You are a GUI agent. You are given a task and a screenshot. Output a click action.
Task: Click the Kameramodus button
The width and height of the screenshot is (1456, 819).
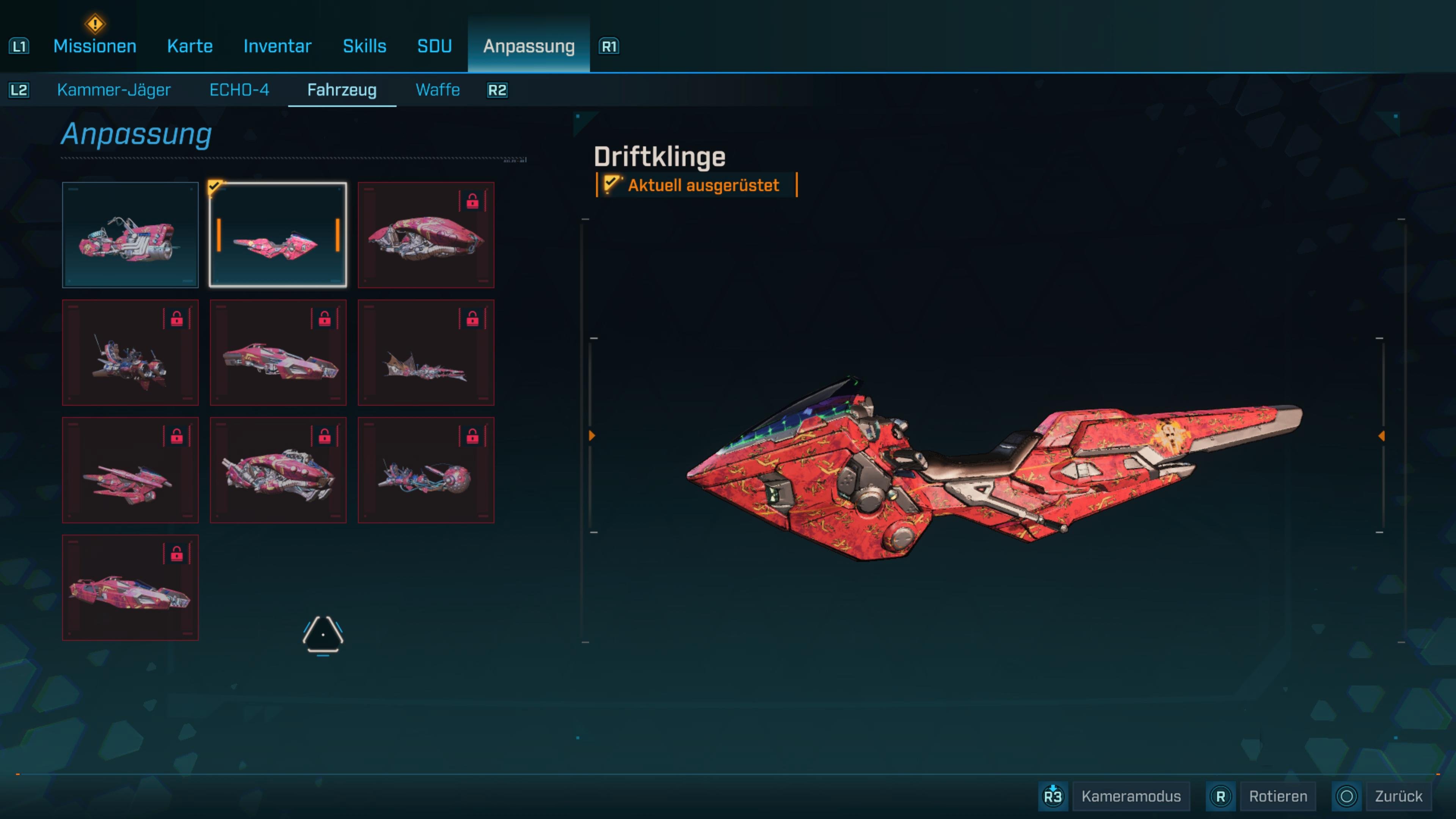point(1130,796)
